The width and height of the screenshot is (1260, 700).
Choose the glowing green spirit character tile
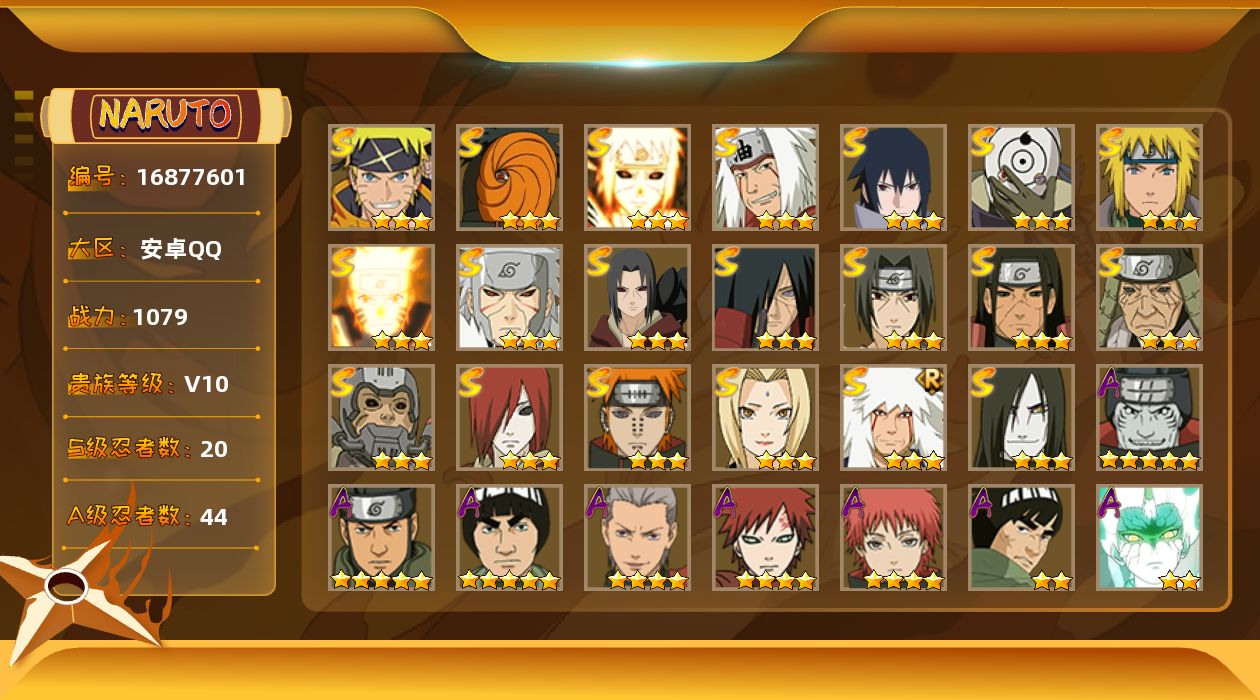[x=1149, y=537]
